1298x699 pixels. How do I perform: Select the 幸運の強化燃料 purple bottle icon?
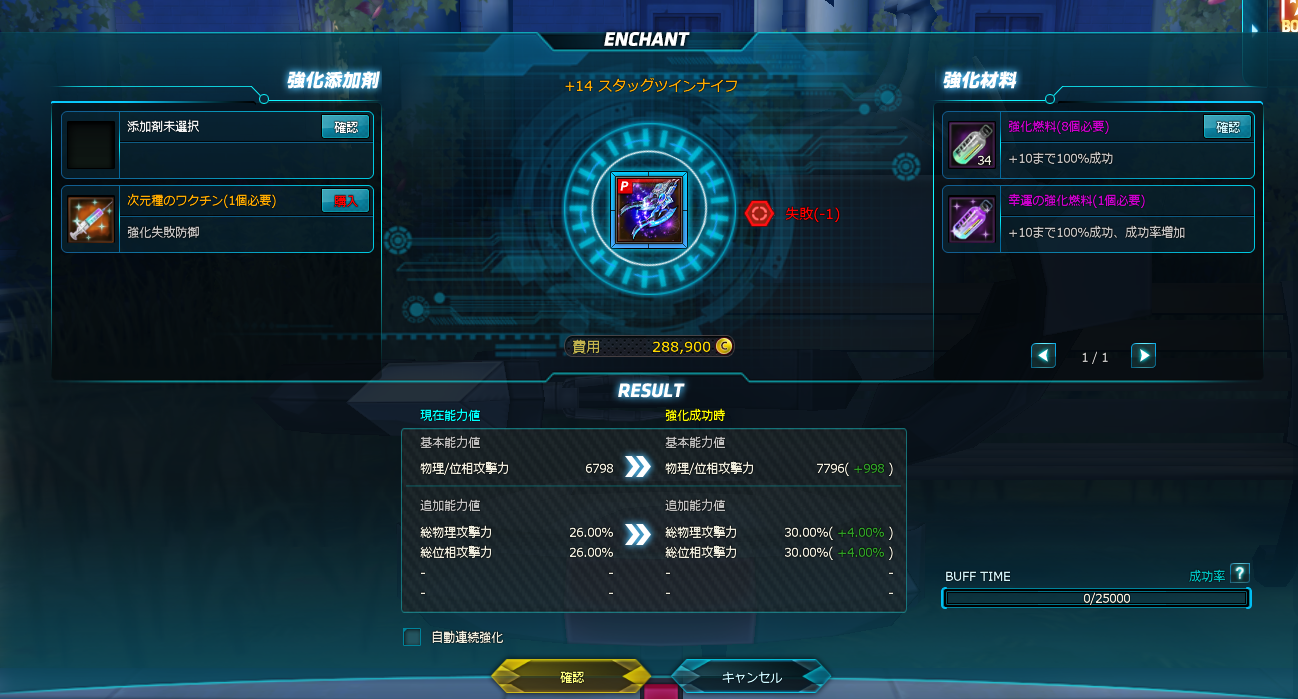point(970,219)
